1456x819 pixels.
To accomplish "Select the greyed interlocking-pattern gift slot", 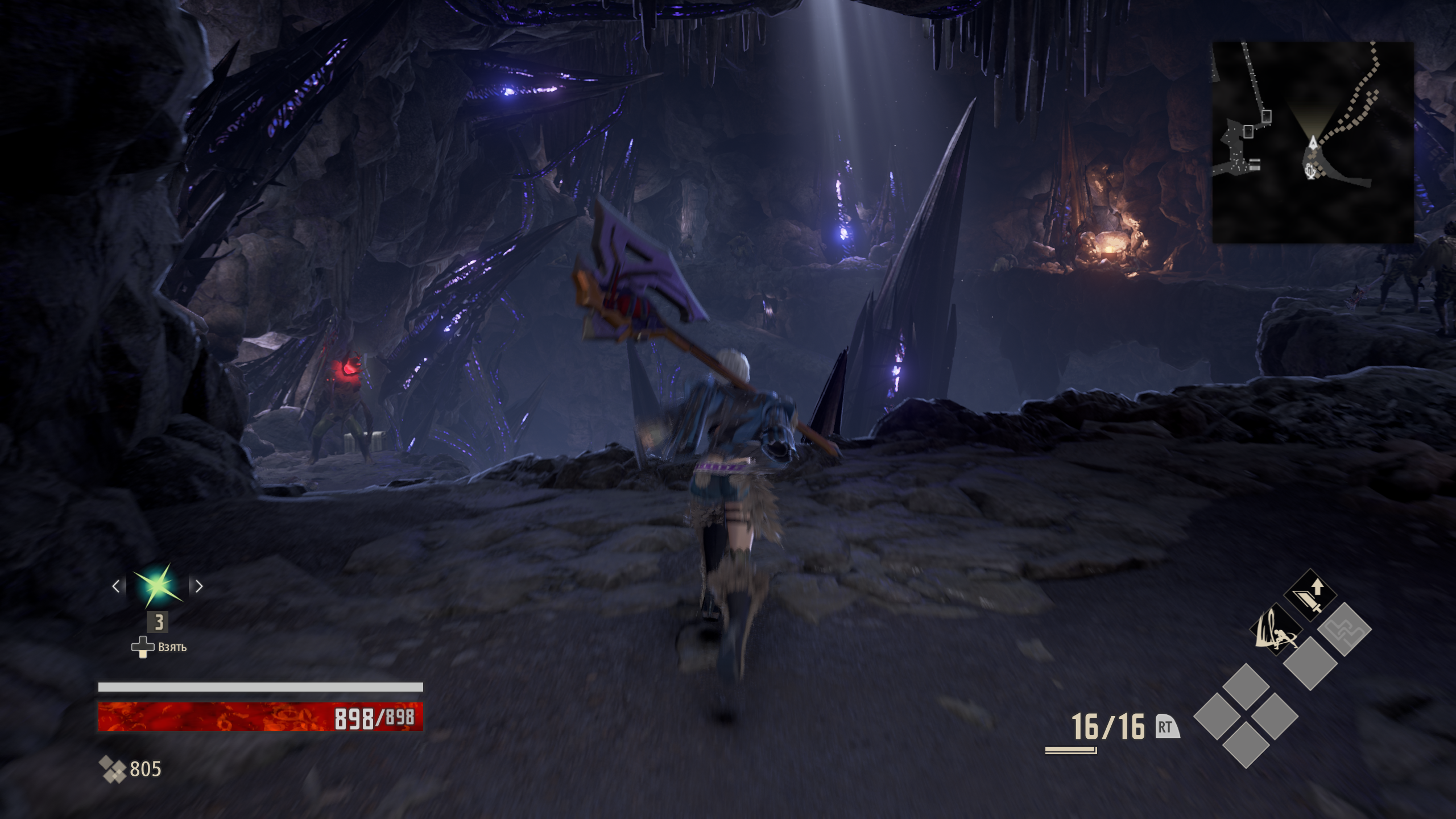I will (1345, 630).
